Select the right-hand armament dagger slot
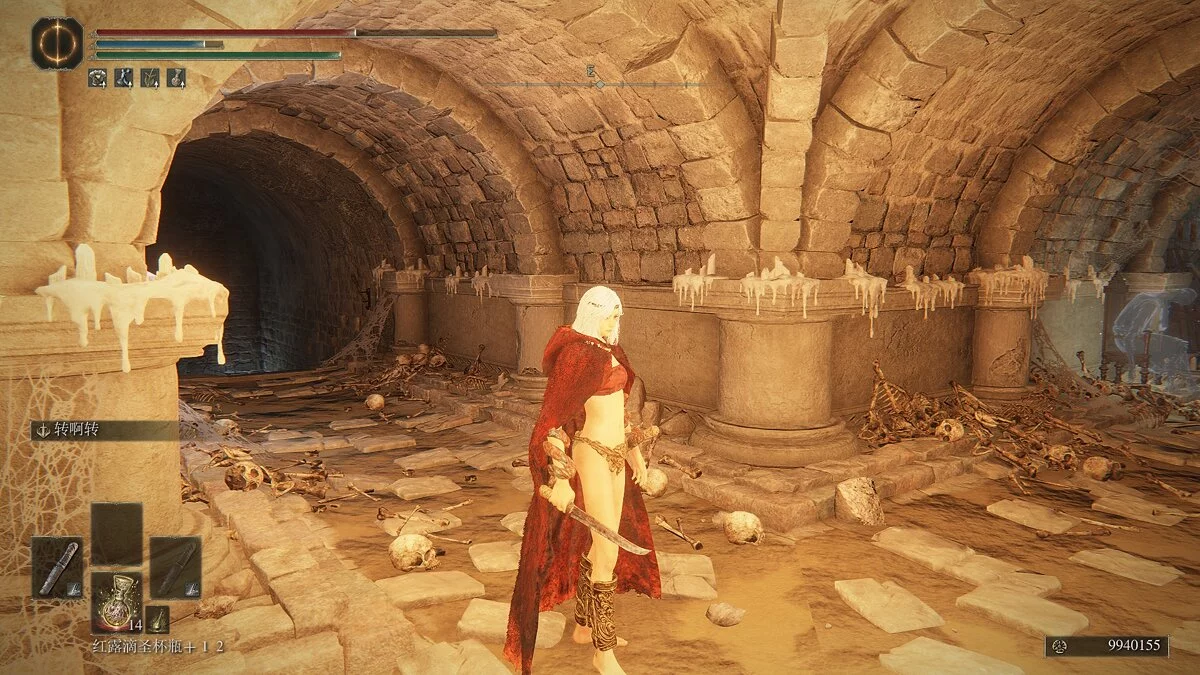The height and width of the screenshot is (675, 1200). pyautogui.click(x=175, y=568)
